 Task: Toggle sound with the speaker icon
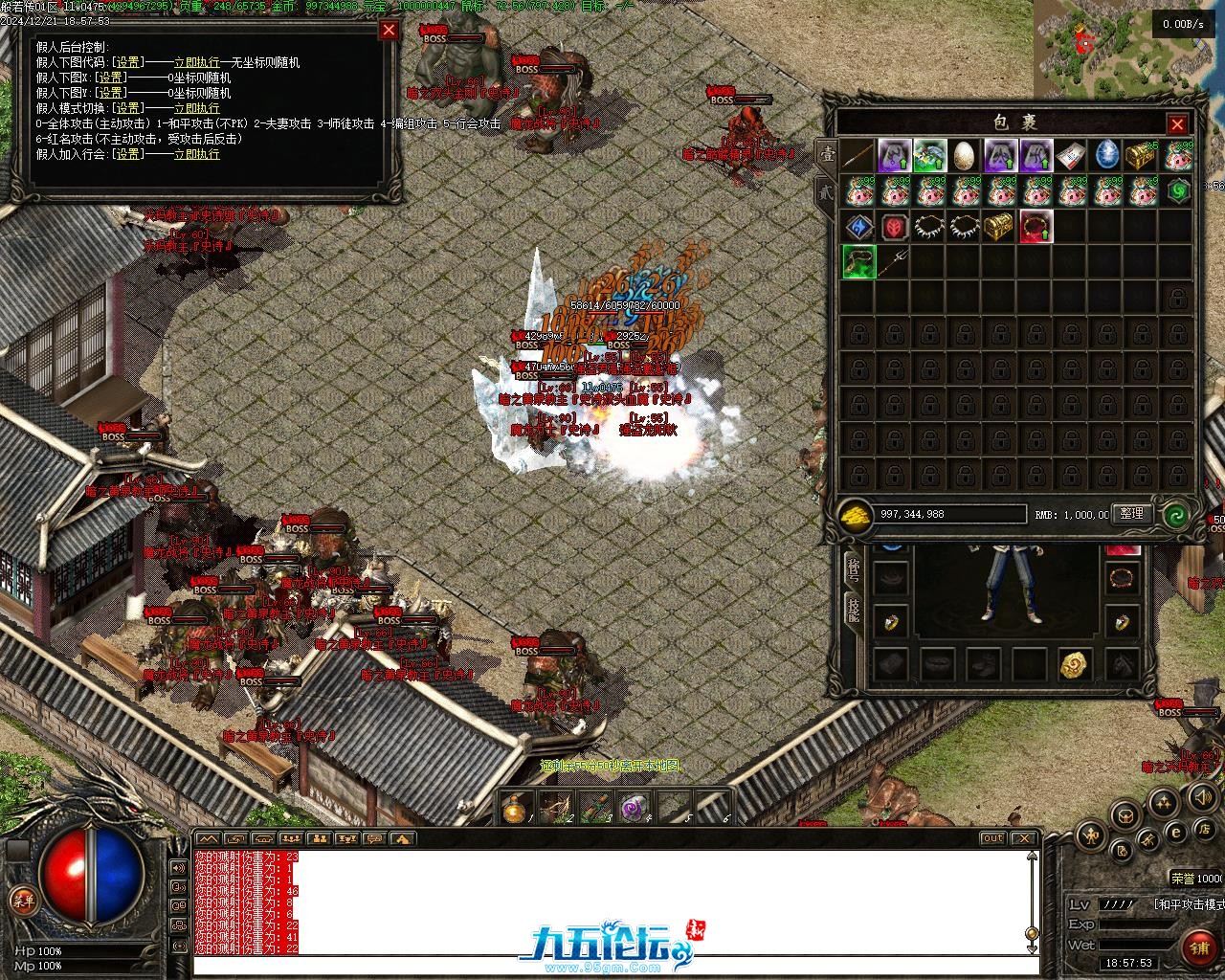pos(1201,796)
